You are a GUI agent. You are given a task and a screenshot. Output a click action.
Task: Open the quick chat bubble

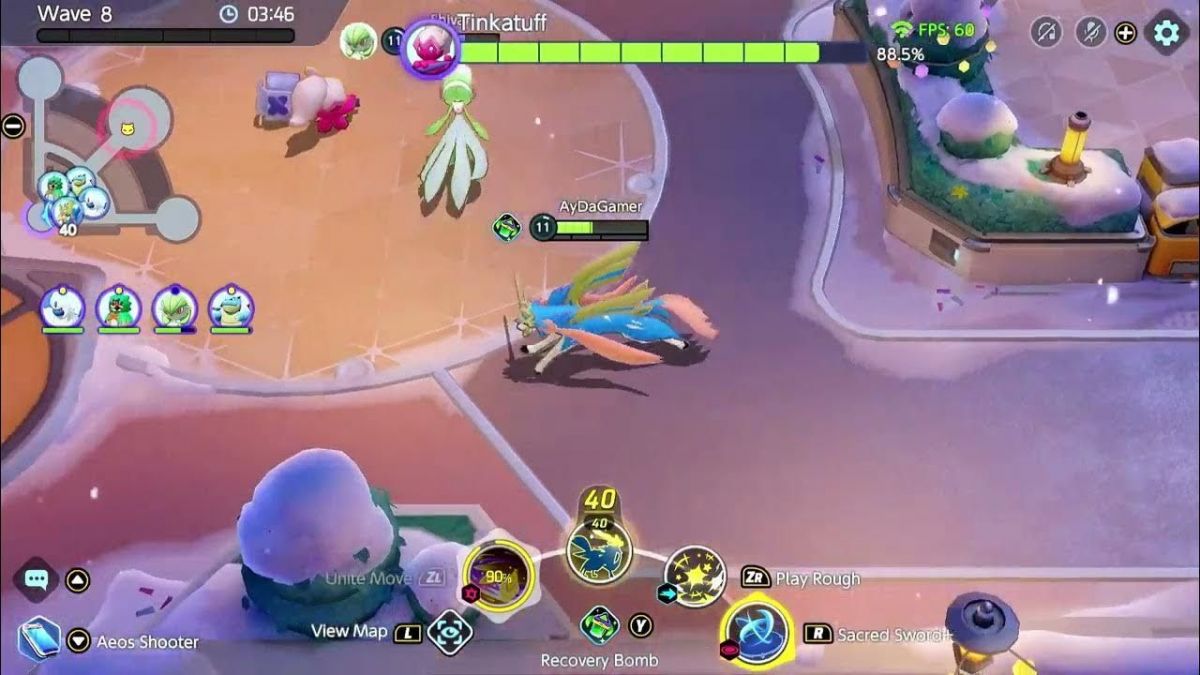click(x=38, y=579)
